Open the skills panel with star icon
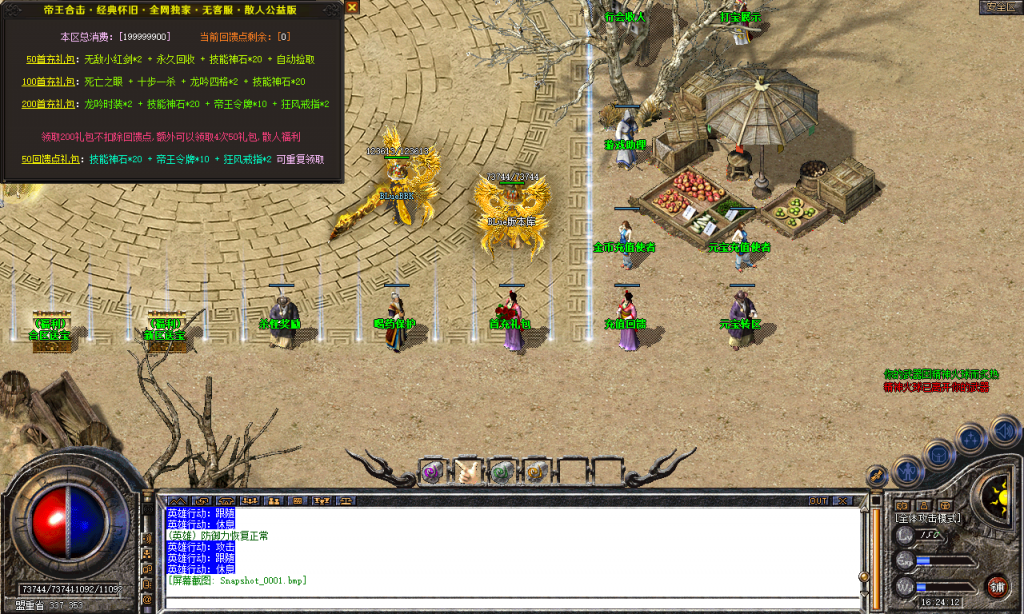The image size is (1024, 614). pyautogui.click(x=972, y=437)
